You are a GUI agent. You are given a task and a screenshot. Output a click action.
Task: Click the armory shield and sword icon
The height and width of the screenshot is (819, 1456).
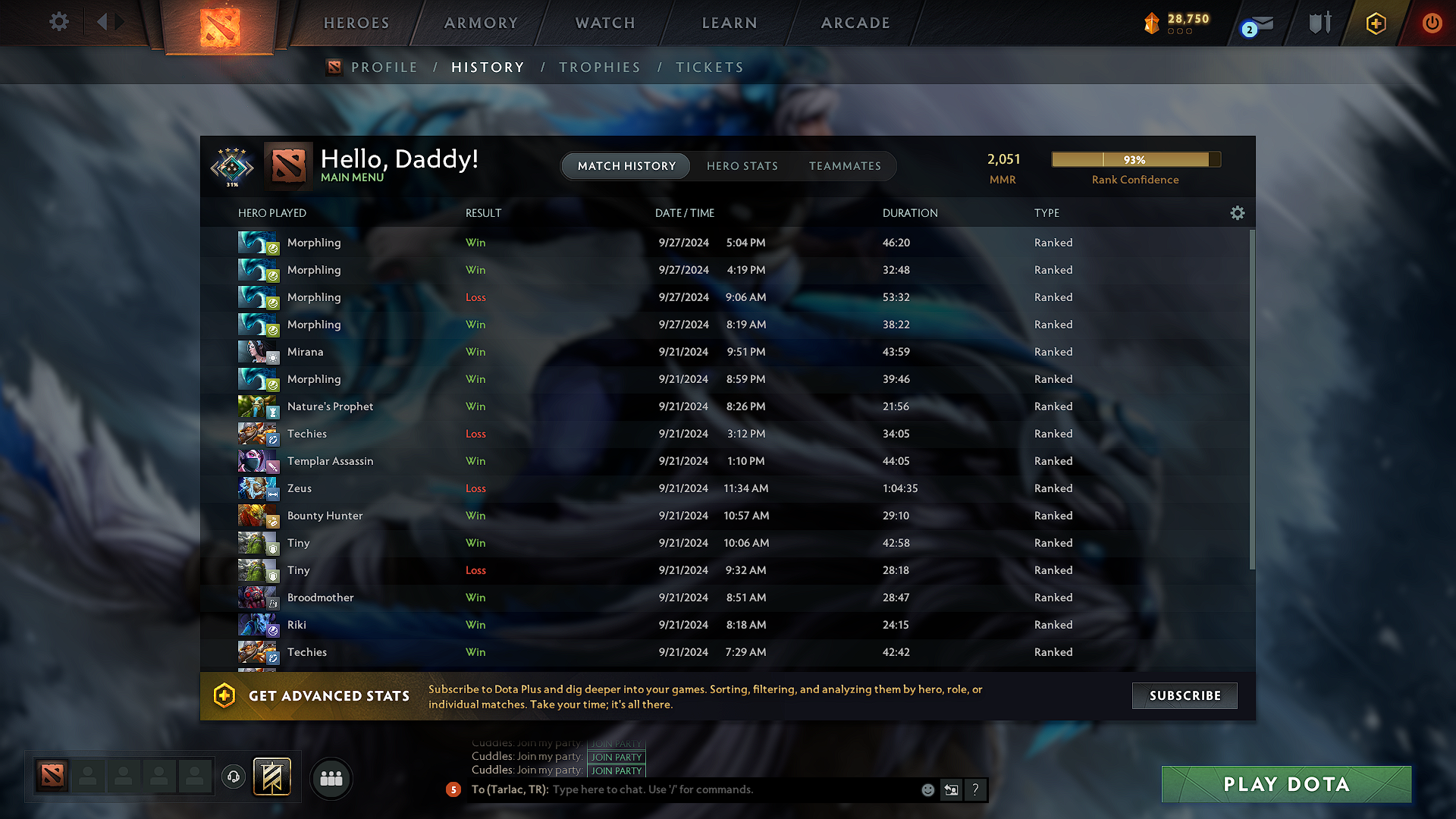coord(1319,23)
